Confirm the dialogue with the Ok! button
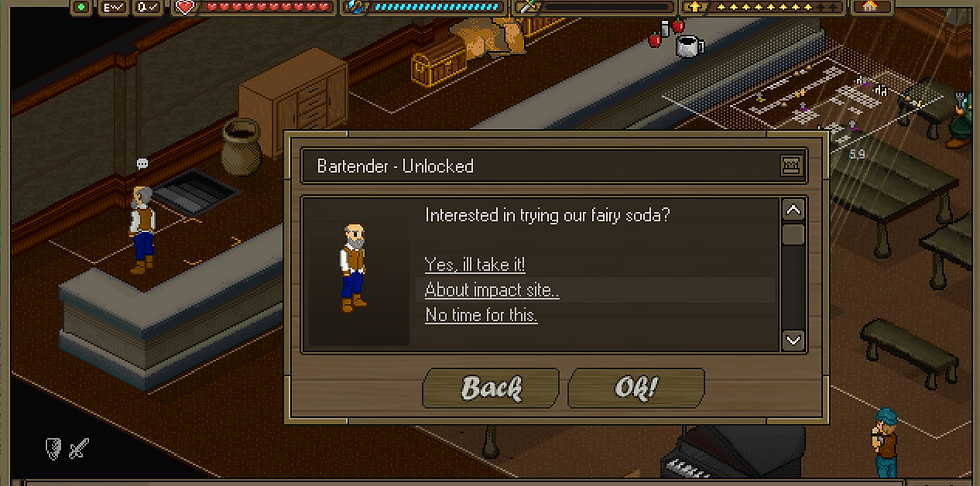The width and height of the screenshot is (980, 486). (x=636, y=388)
